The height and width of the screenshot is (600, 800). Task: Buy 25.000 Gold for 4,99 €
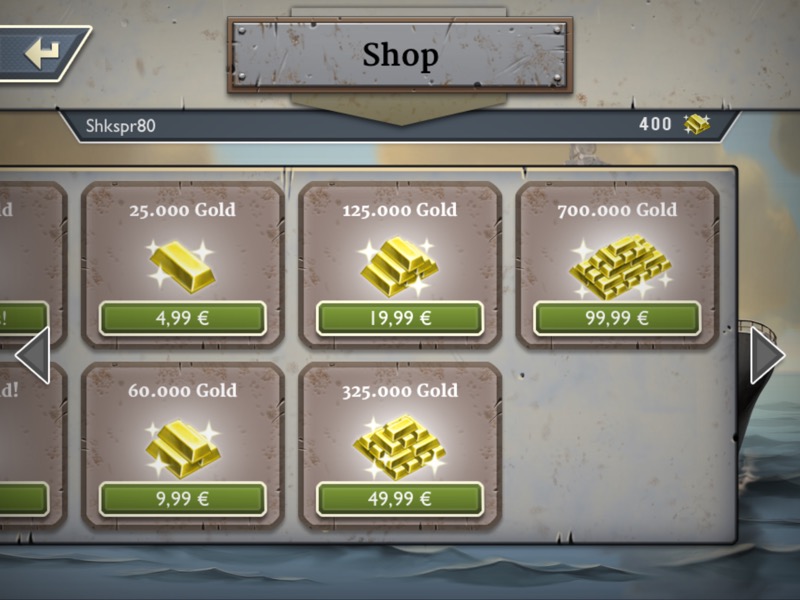[x=182, y=319]
